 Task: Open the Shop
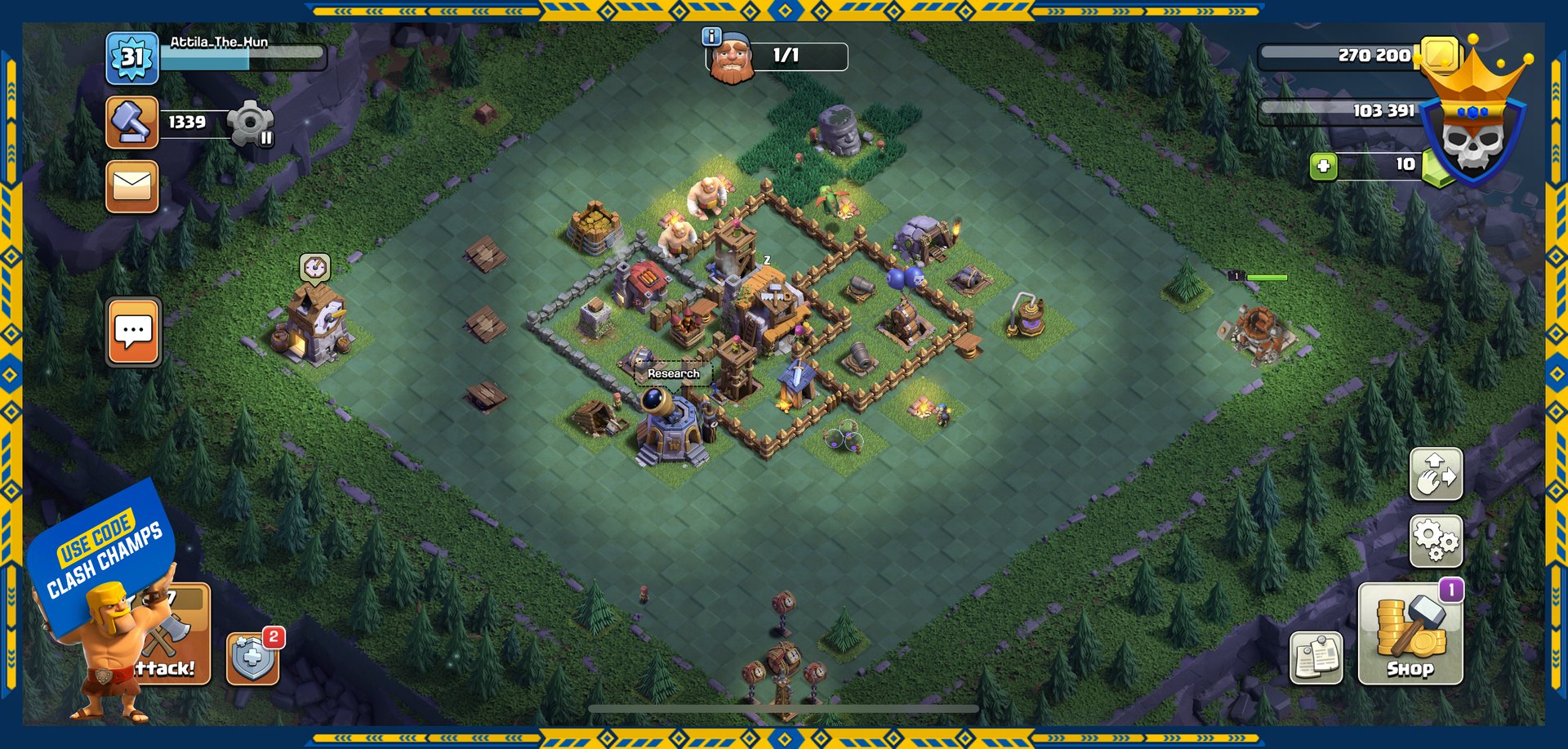(x=1410, y=633)
